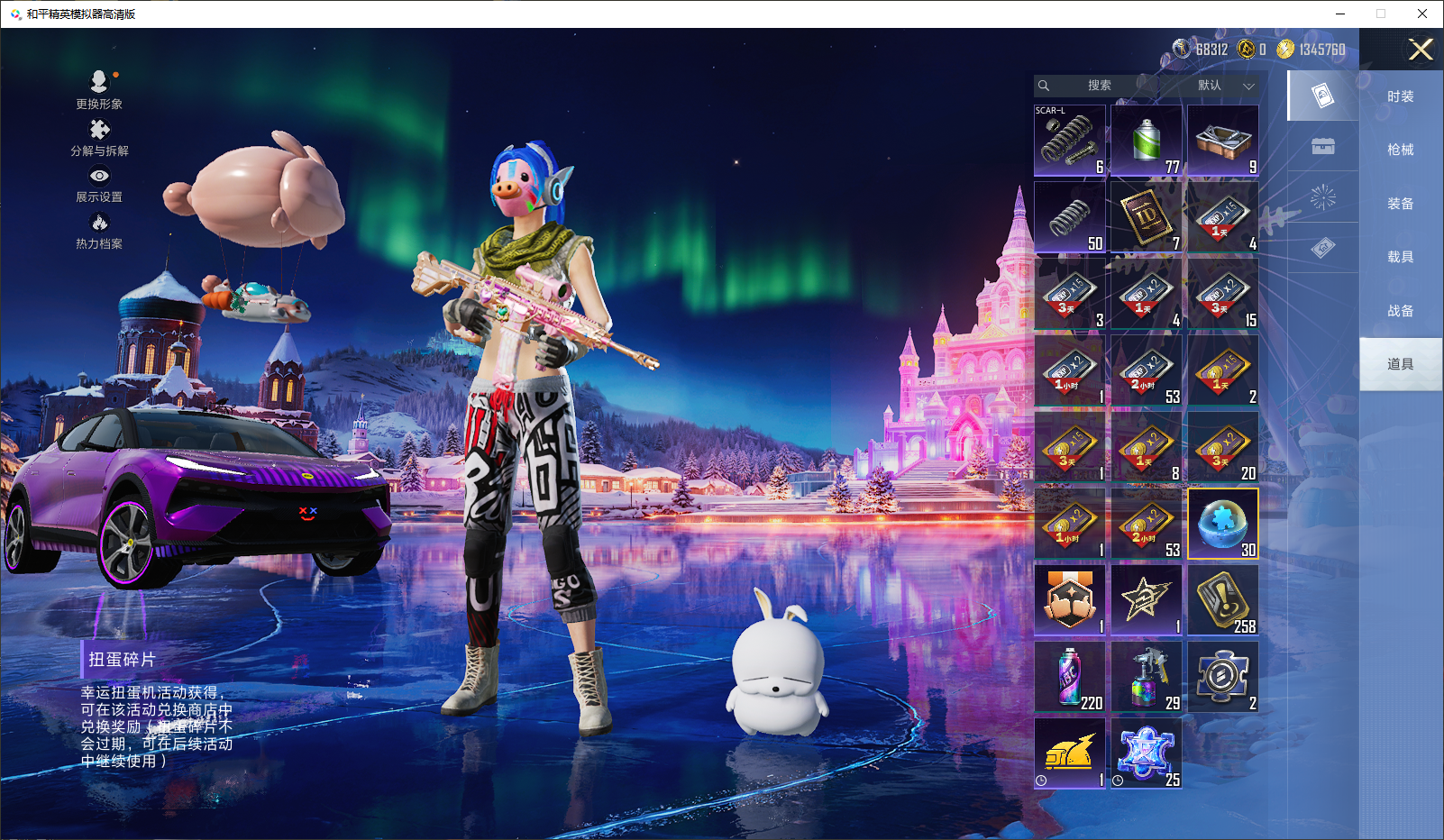Select the ID card item slot
The height and width of the screenshot is (840, 1444).
tap(1147, 217)
